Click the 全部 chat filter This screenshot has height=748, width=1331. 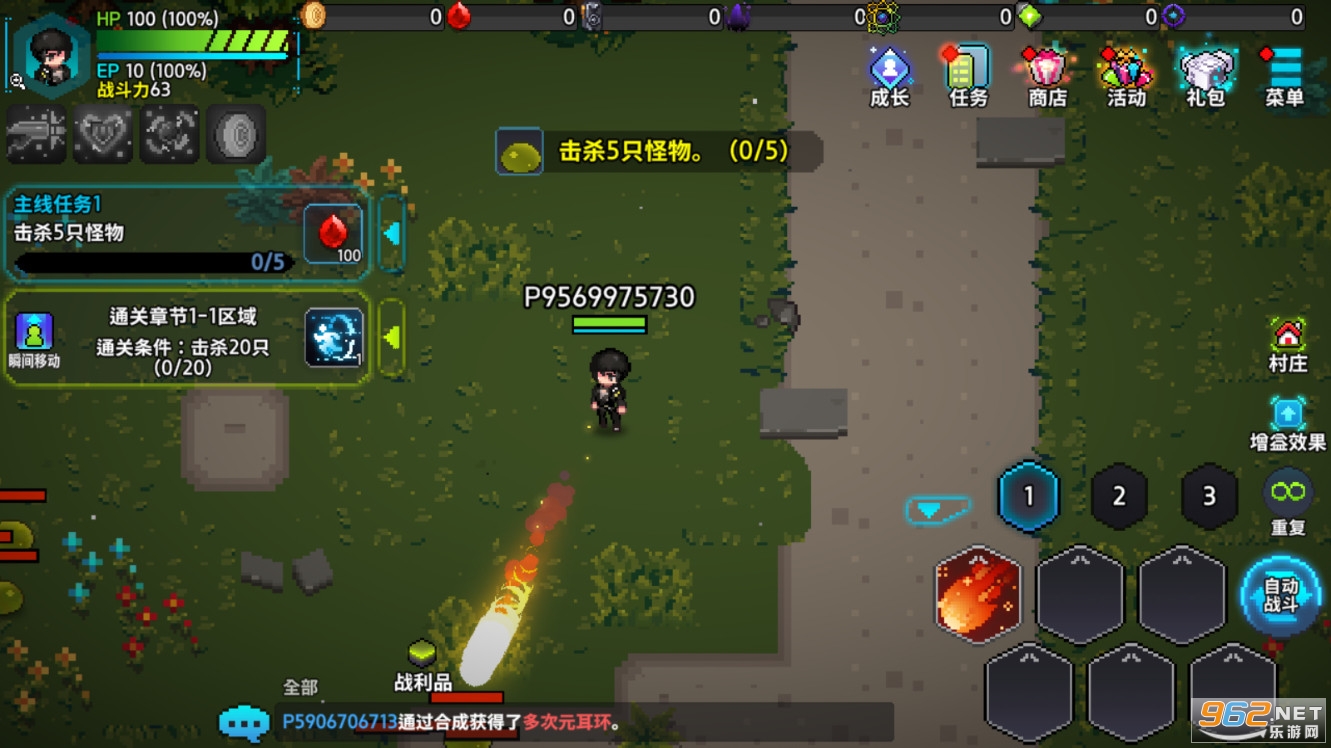299,687
